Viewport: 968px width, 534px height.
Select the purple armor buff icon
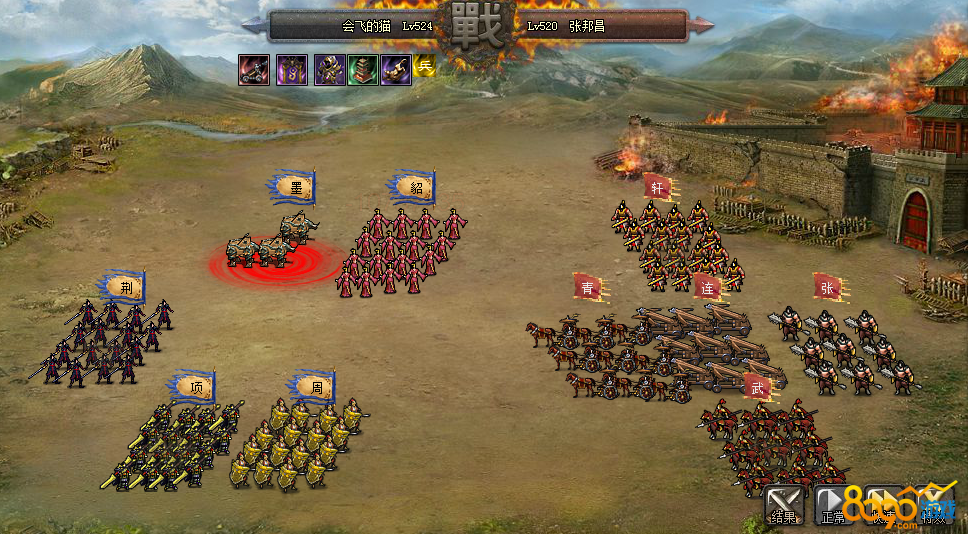[330, 70]
